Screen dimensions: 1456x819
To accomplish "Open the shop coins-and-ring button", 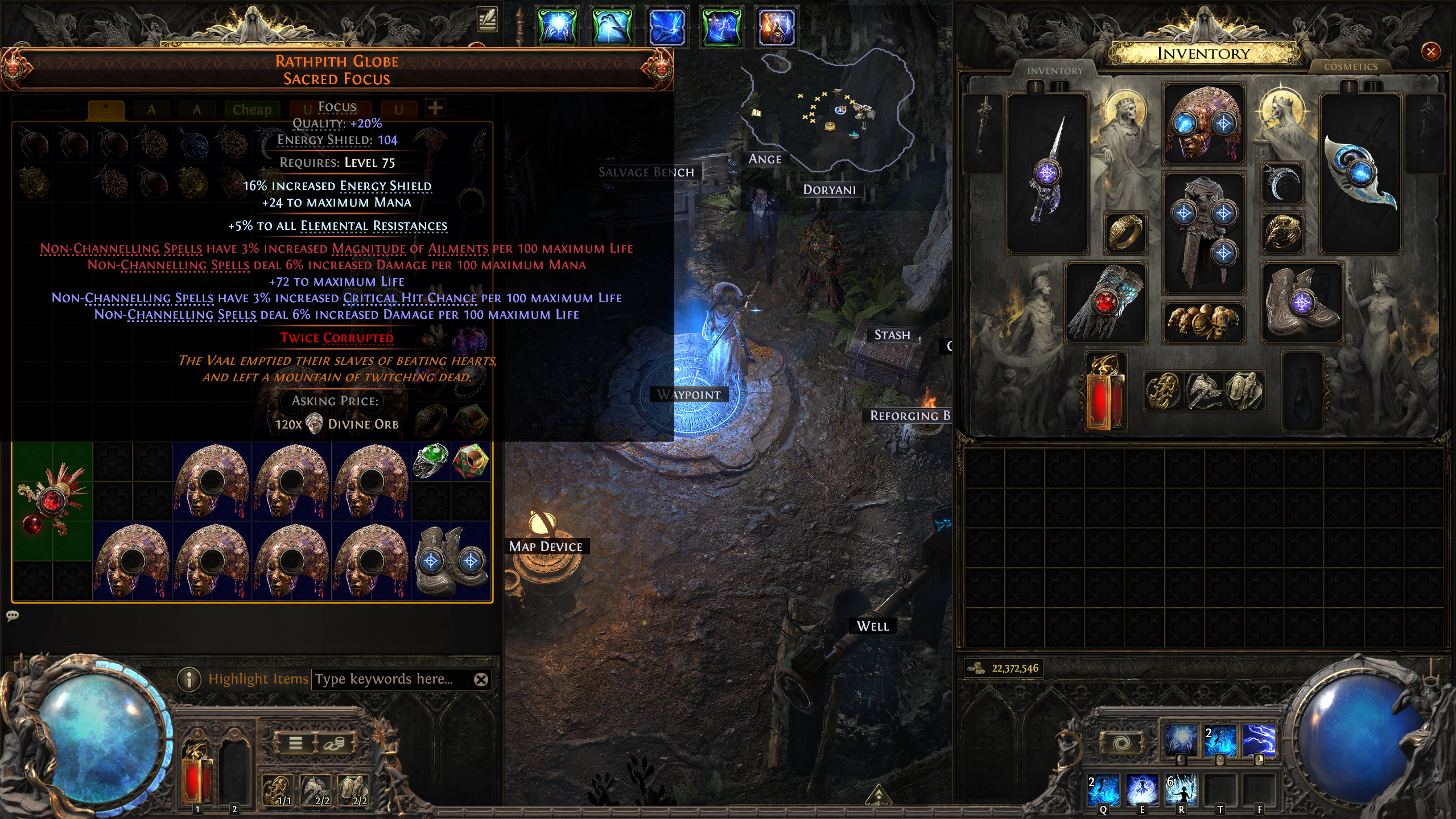I will 335,743.
